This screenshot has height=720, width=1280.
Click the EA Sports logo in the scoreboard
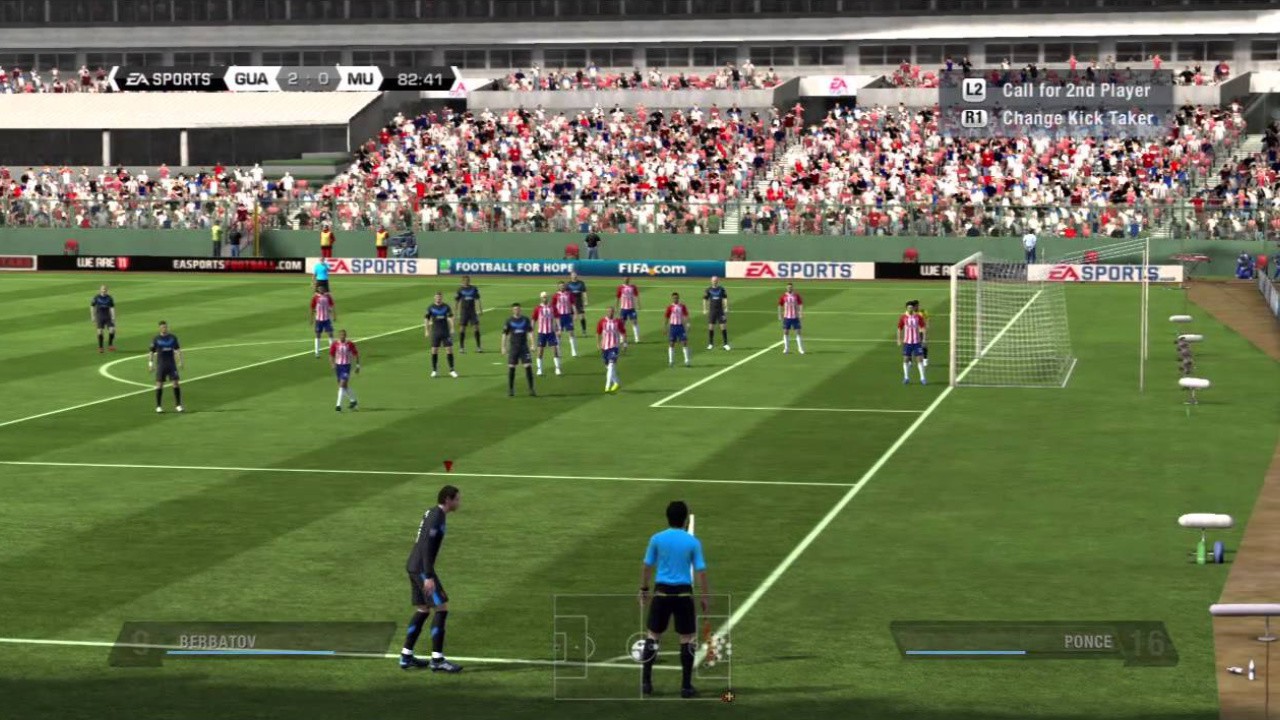168,78
